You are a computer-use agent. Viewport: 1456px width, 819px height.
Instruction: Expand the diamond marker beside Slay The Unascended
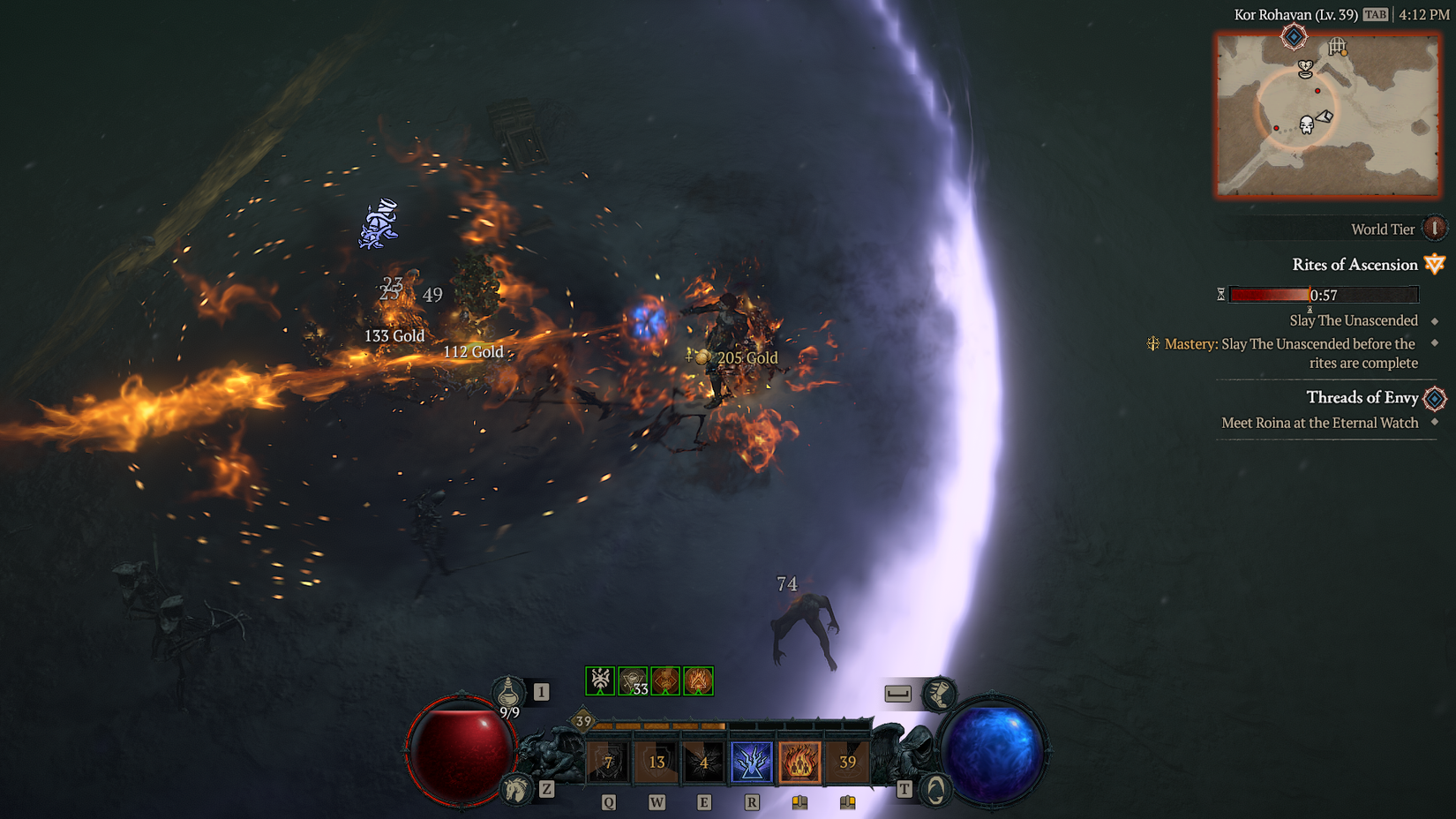tap(1435, 320)
